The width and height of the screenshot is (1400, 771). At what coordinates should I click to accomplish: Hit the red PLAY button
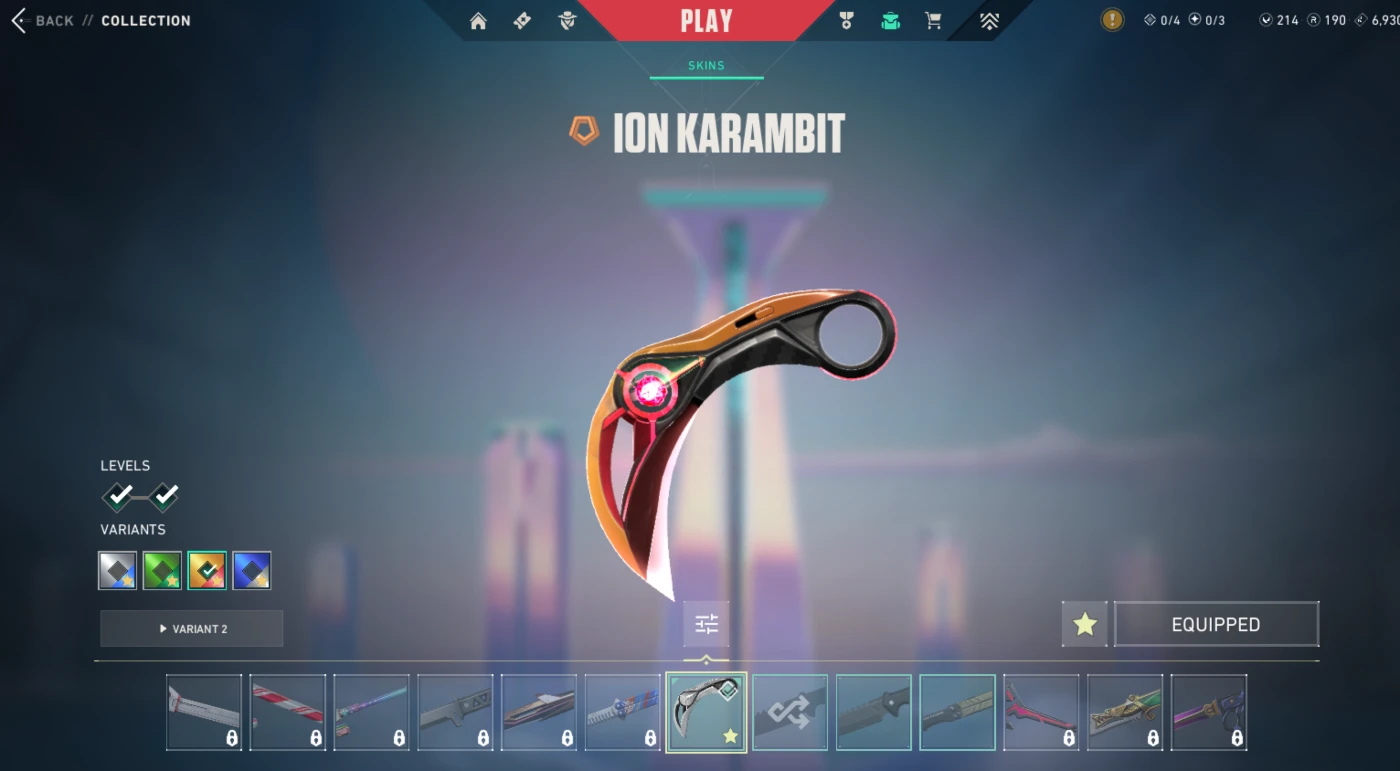click(706, 21)
